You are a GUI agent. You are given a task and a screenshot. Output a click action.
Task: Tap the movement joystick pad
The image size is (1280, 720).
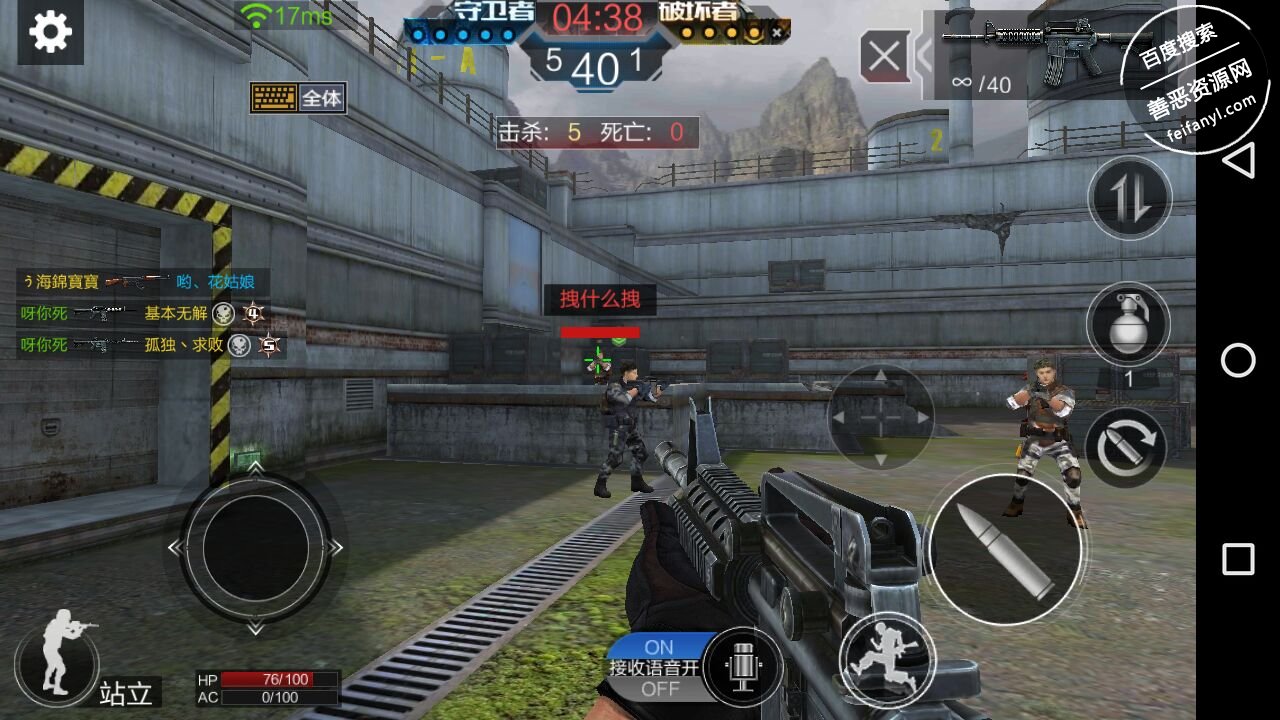click(255, 547)
